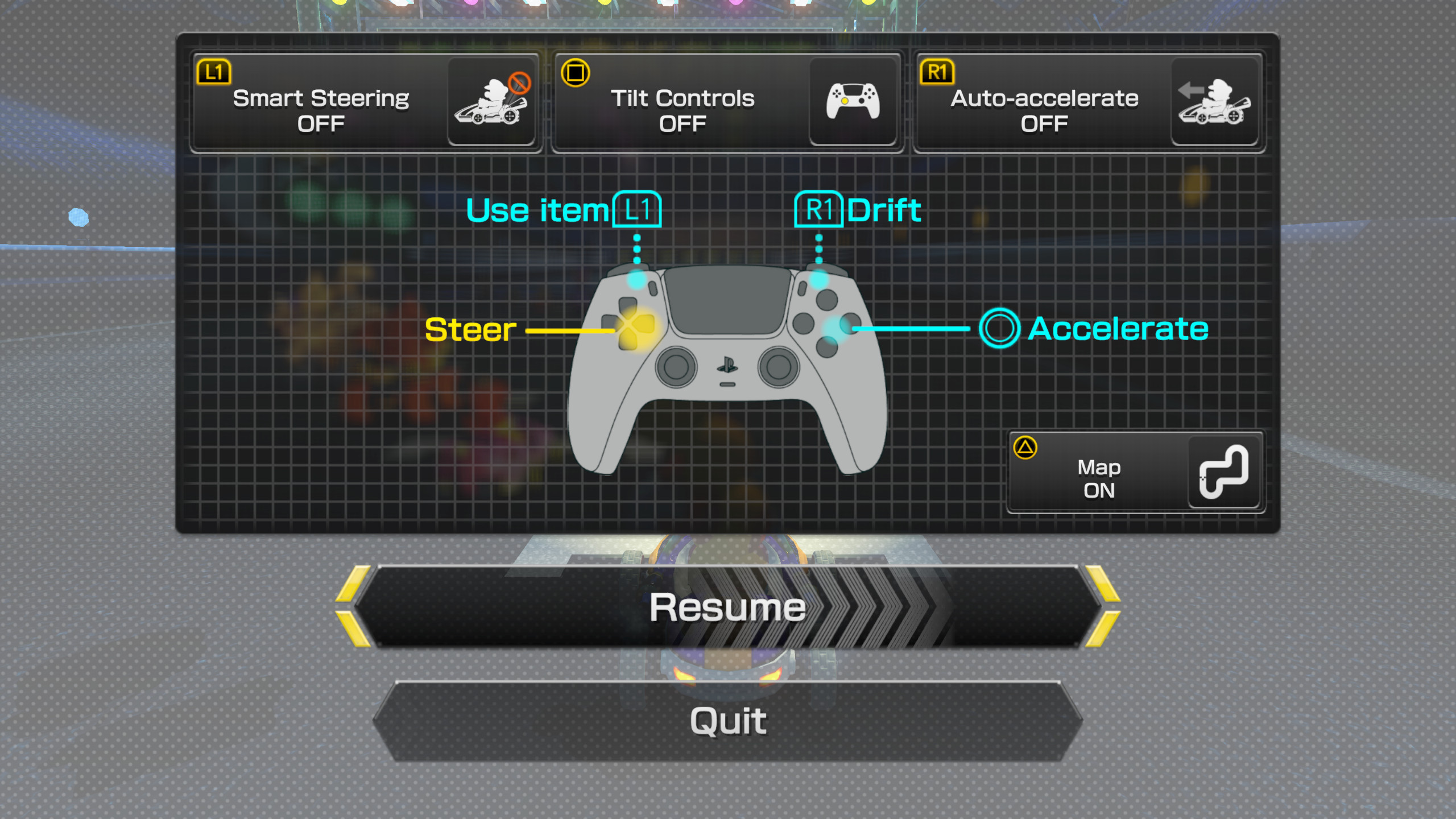Click the Smart Steering kart icon
The width and height of the screenshot is (1456, 819).
(493, 102)
